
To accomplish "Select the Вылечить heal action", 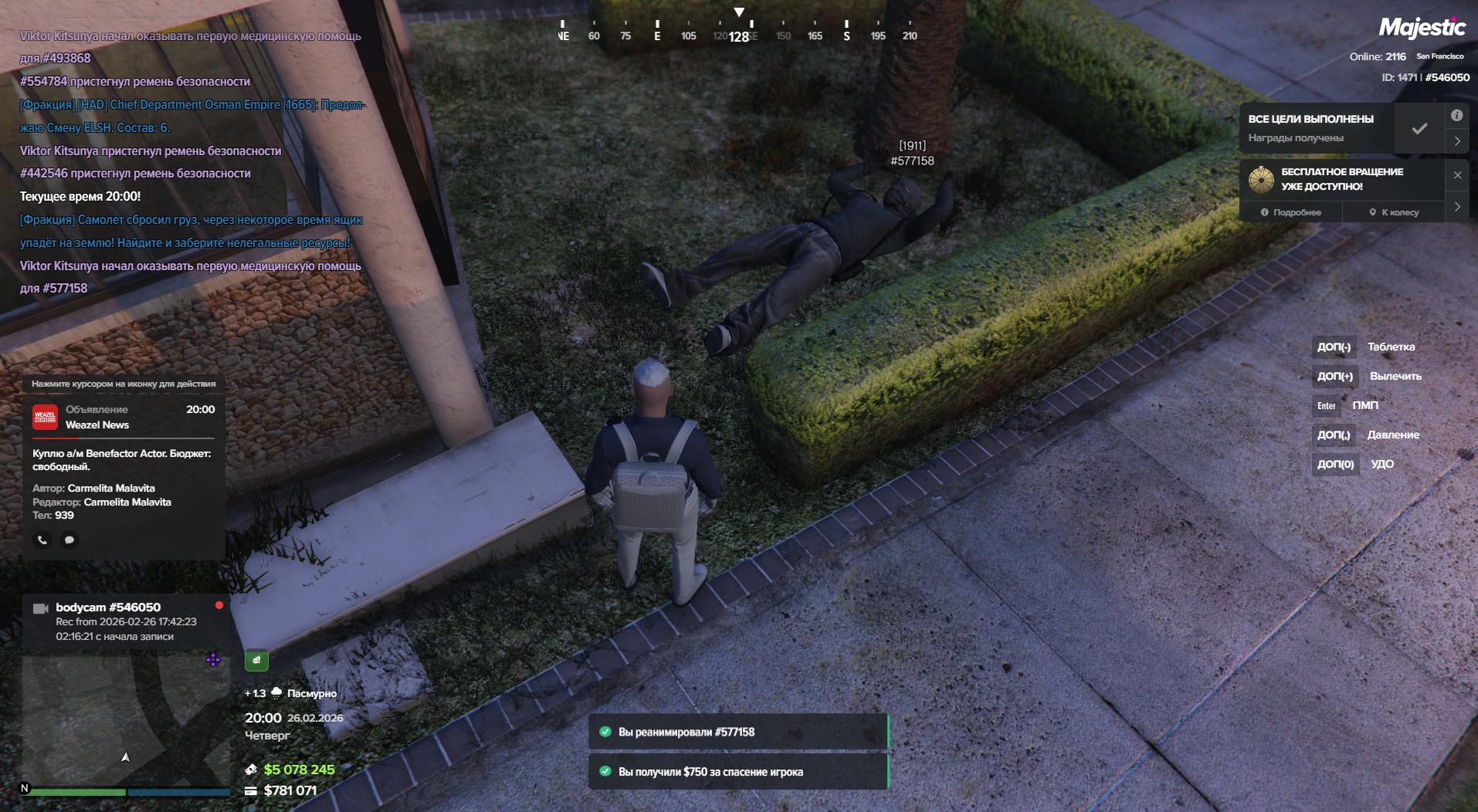I will coord(1395,377).
